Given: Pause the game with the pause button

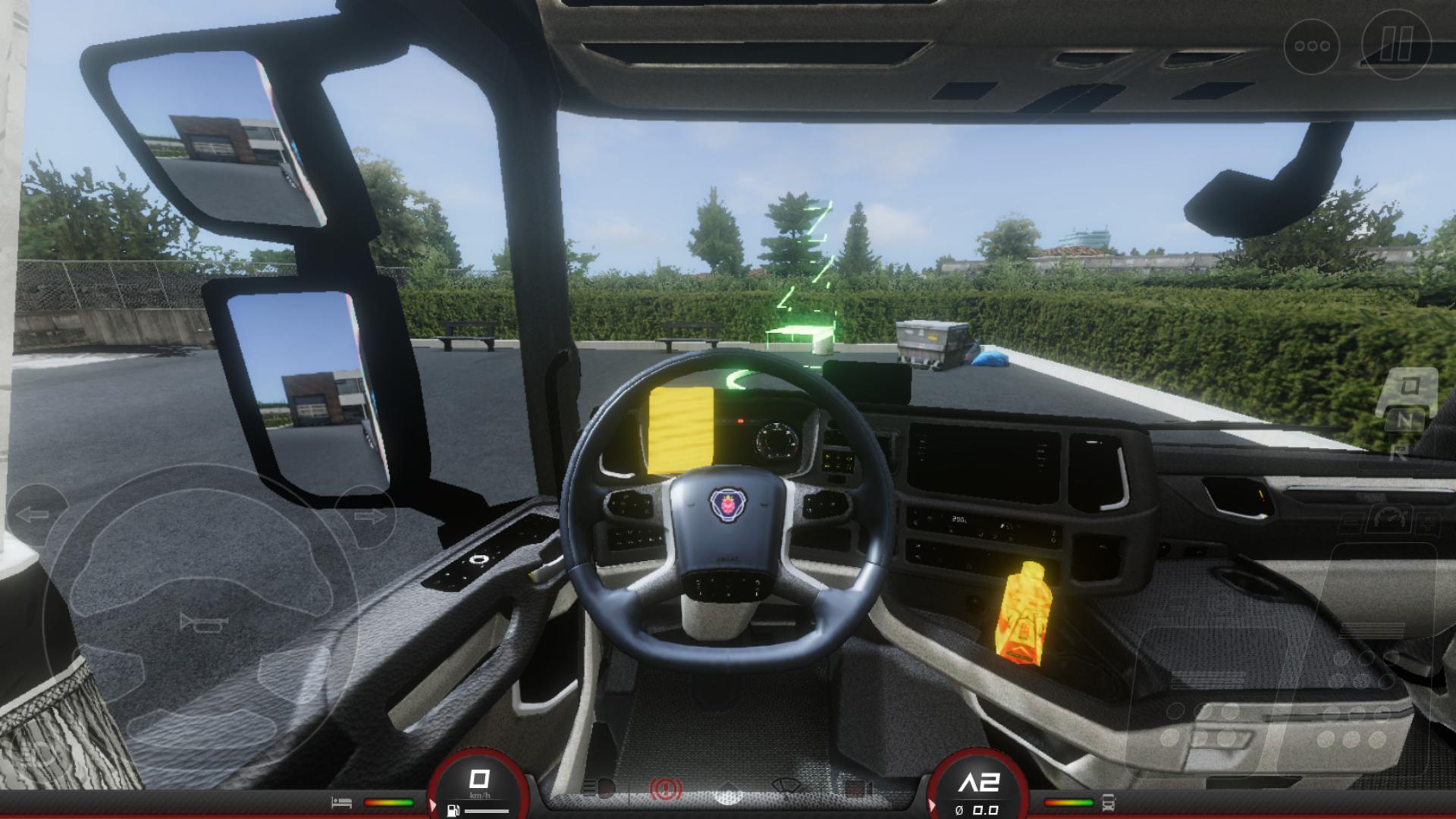Looking at the screenshot, I should (1396, 45).
